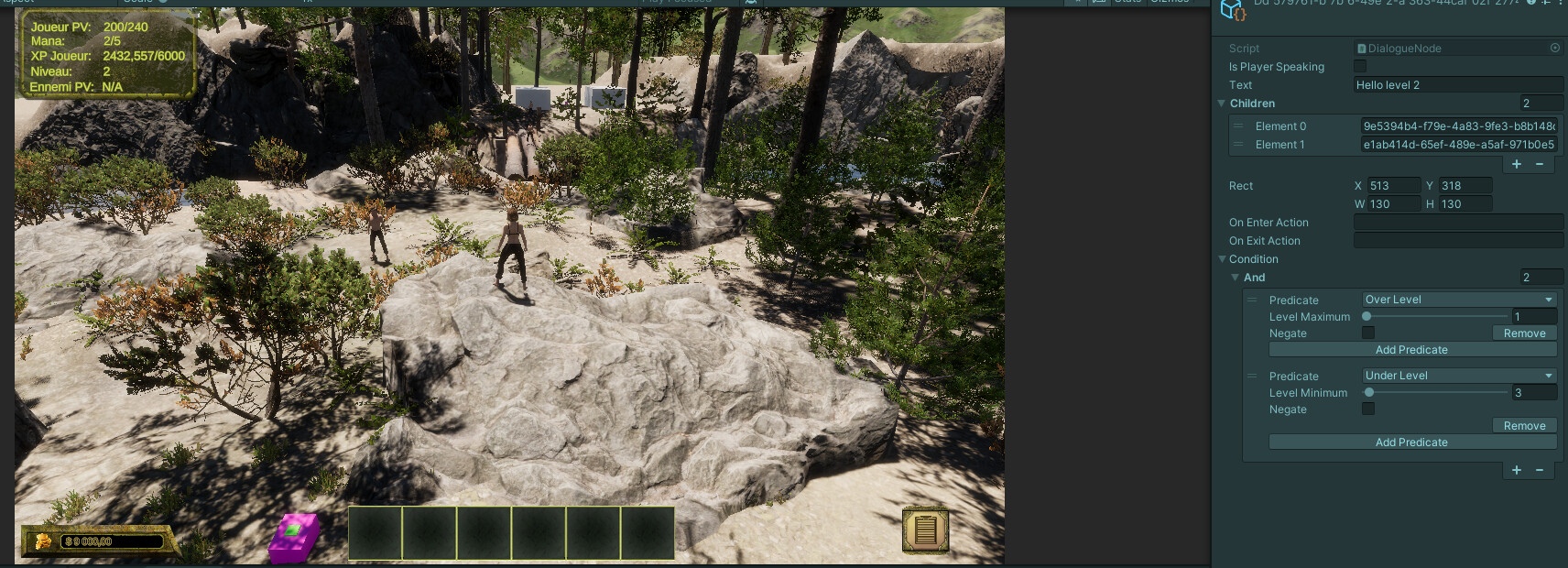Screen dimensions: 1568x568
Task: Open the quest log clipboard icon
Action: [925, 530]
